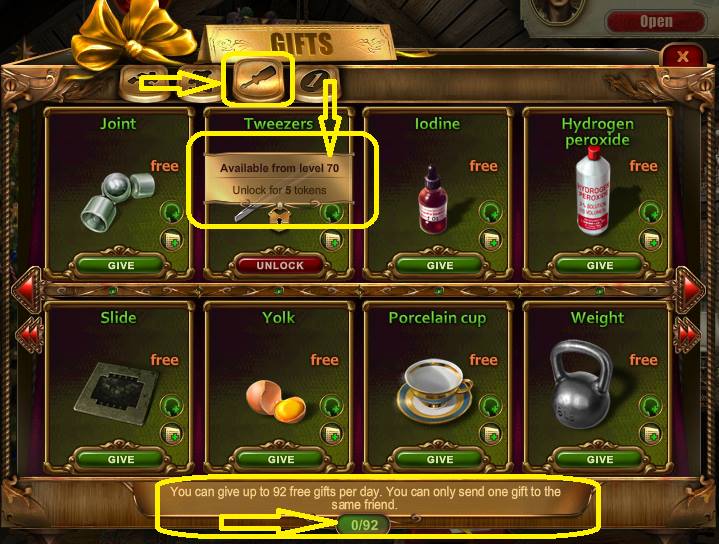Jump to first gifts page

28,331
